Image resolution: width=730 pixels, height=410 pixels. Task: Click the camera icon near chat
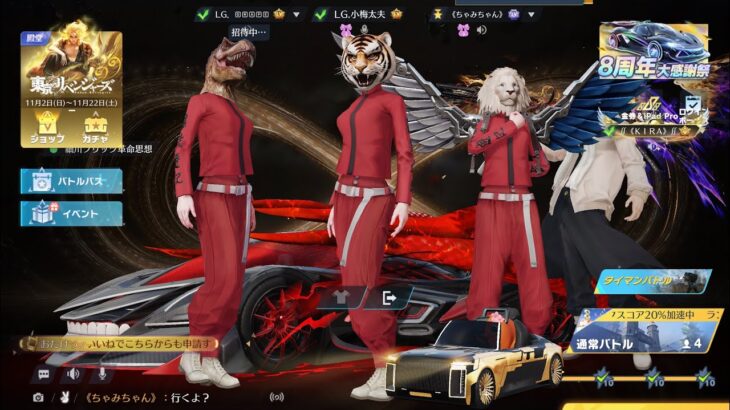(x=38, y=397)
